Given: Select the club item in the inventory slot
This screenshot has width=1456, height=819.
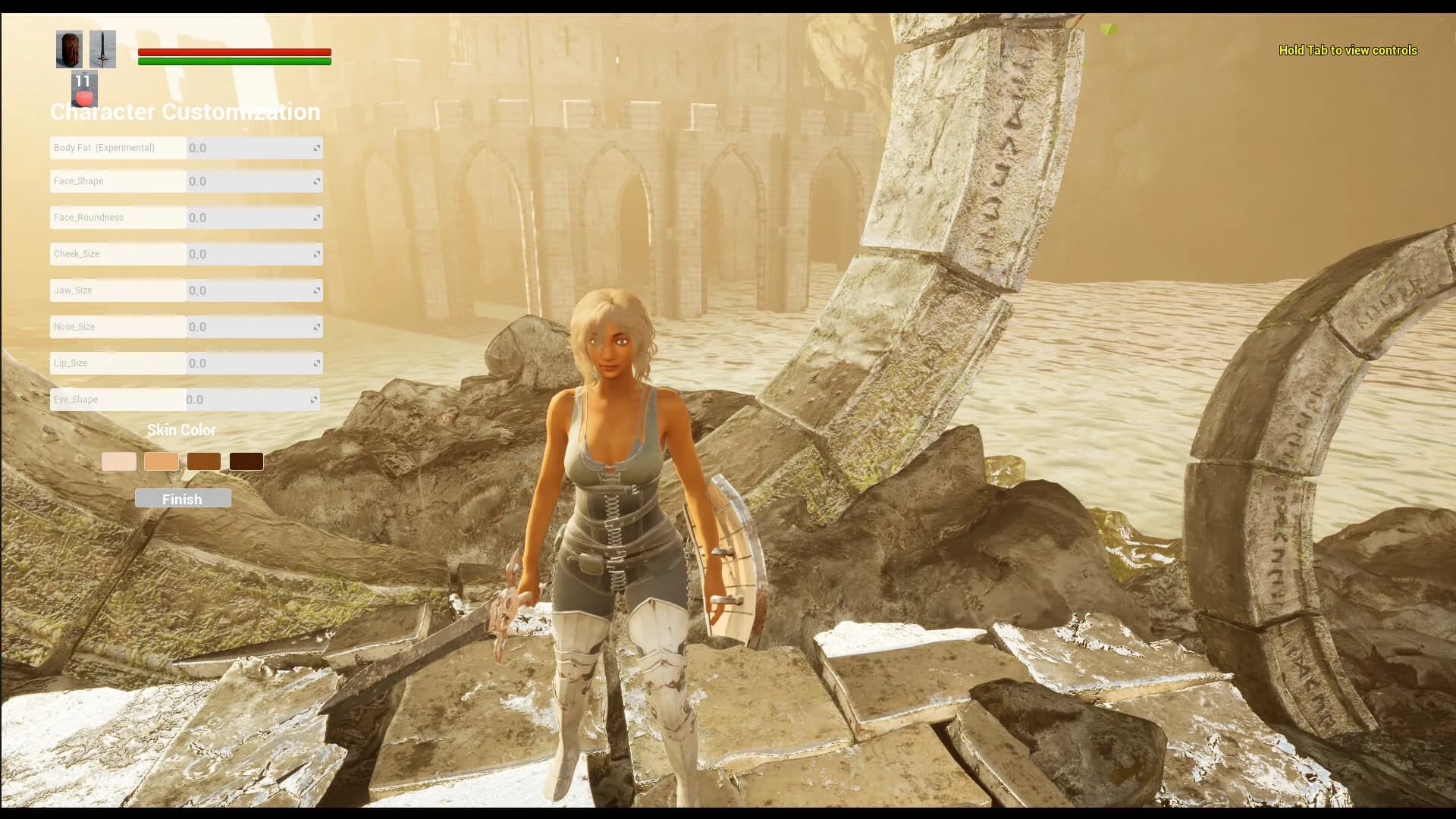Looking at the screenshot, I should point(69,49).
